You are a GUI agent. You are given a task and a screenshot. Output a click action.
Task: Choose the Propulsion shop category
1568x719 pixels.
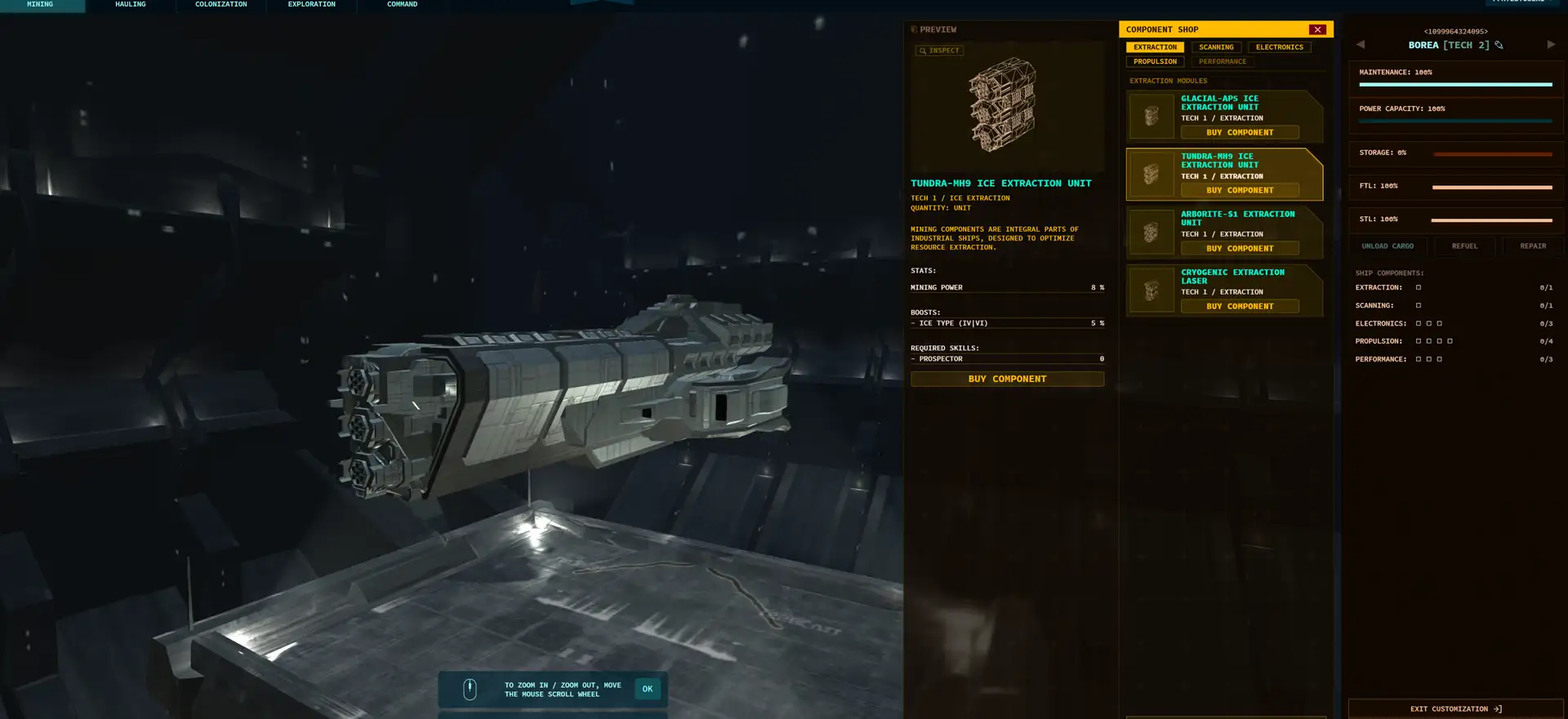[1155, 62]
